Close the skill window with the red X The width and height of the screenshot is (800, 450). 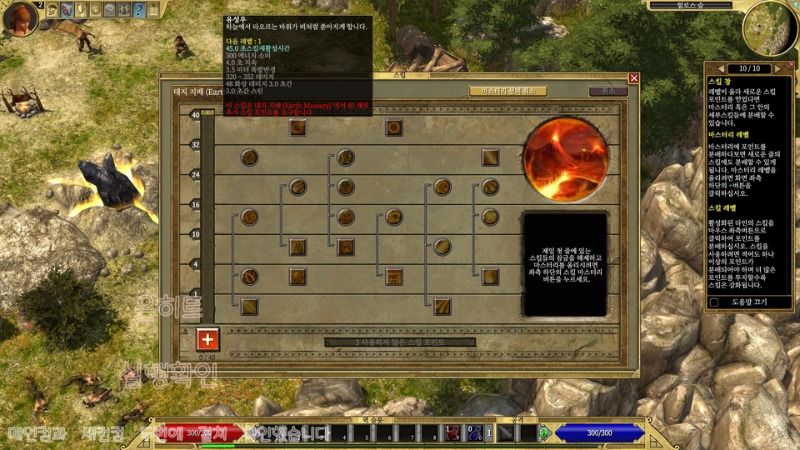click(x=634, y=78)
